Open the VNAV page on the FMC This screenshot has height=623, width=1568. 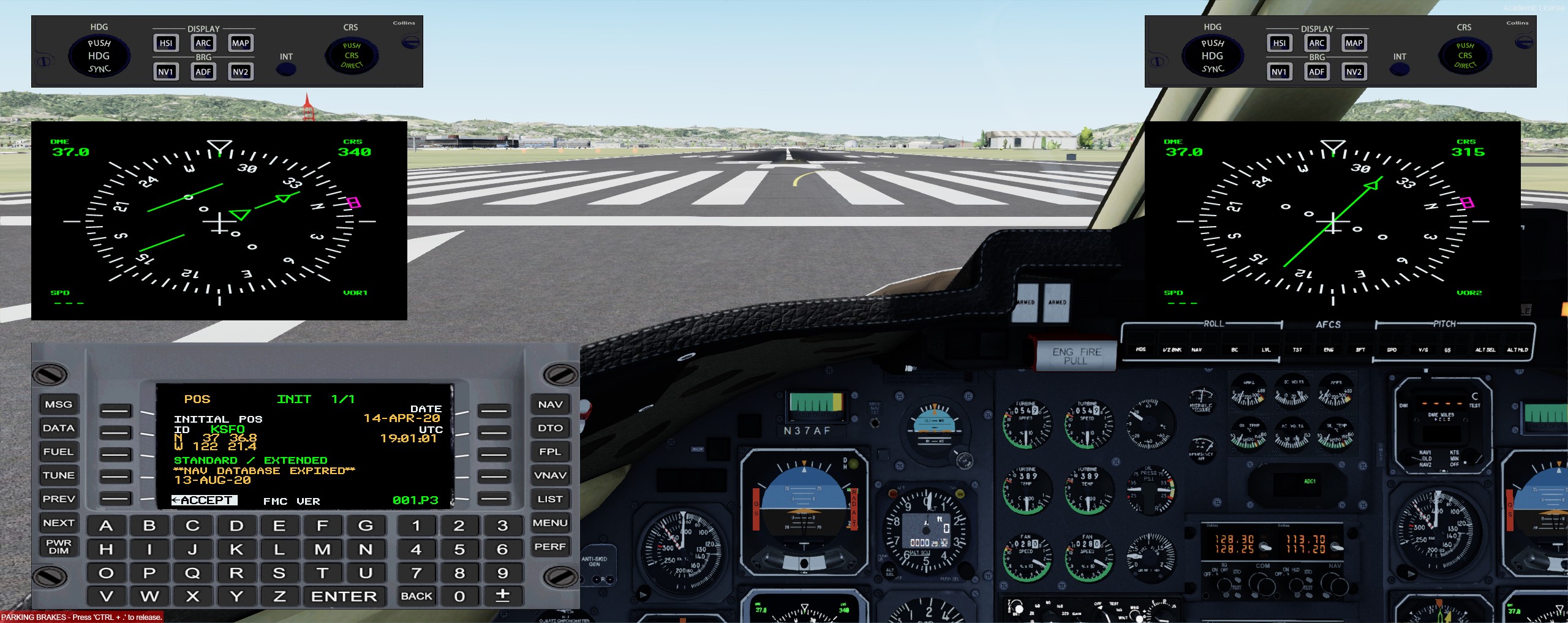point(550,475)
